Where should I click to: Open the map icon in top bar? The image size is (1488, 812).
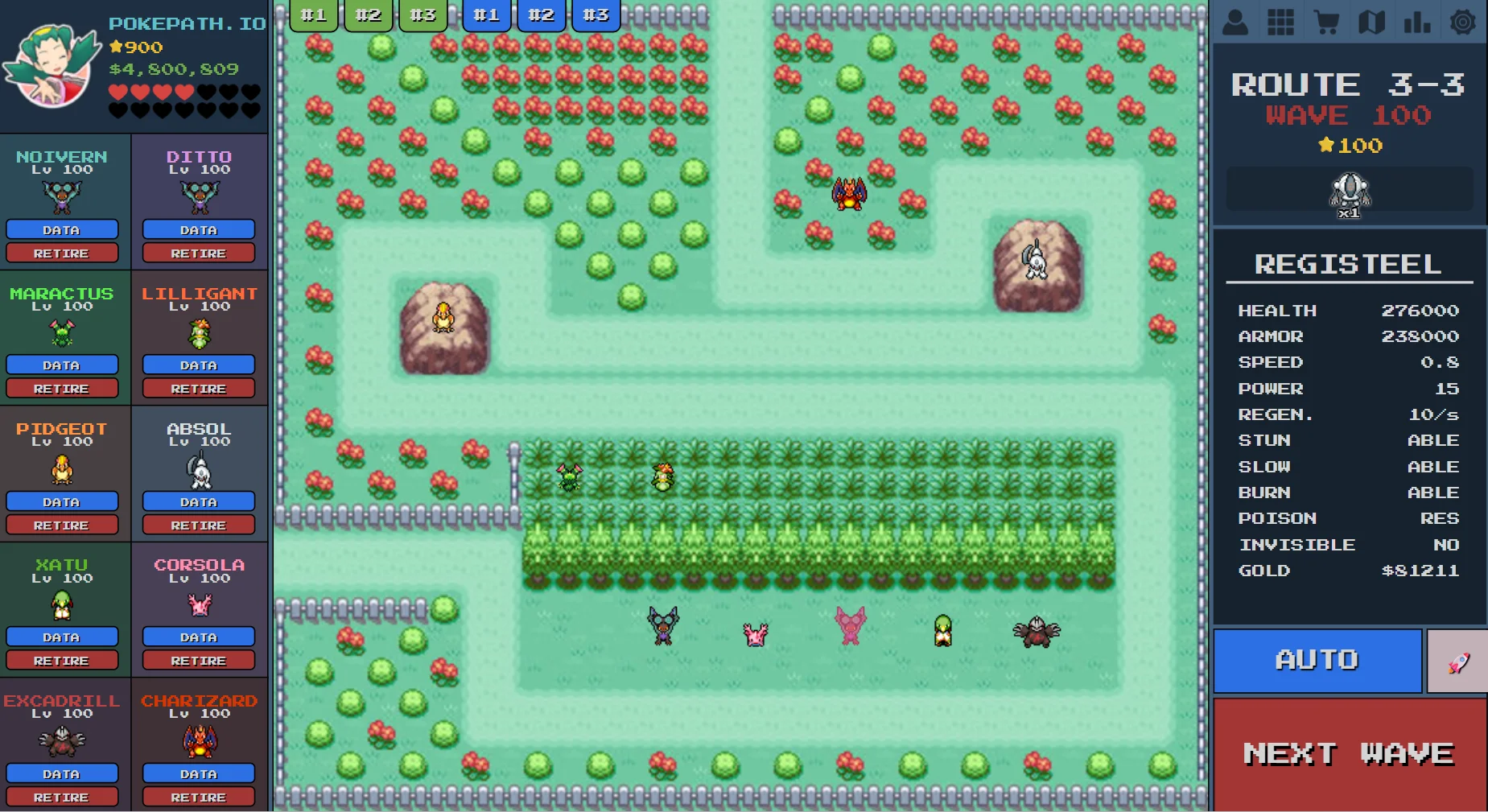[x=1371, y=21]
